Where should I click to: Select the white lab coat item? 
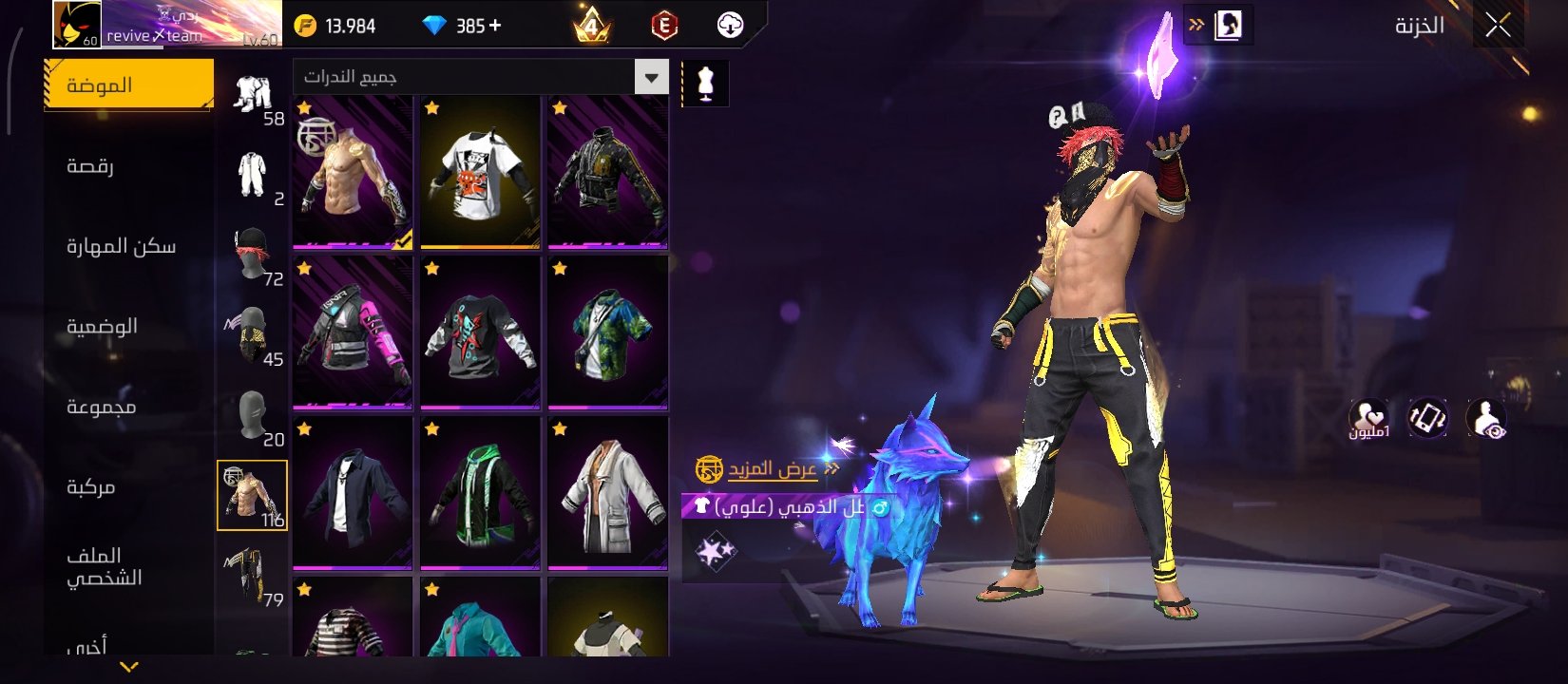pos(607,494)
